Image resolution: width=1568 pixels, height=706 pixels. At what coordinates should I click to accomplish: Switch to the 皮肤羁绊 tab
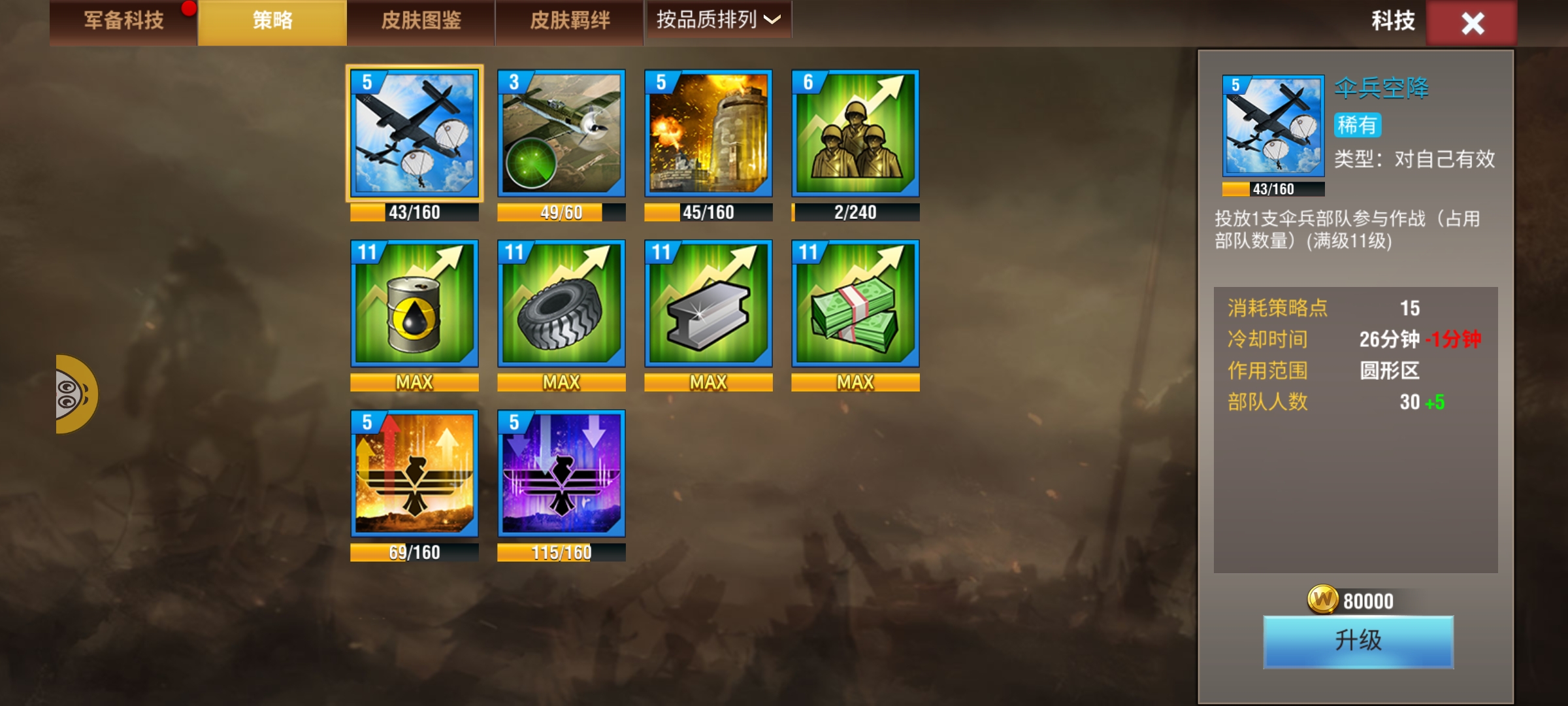point(570,21)
